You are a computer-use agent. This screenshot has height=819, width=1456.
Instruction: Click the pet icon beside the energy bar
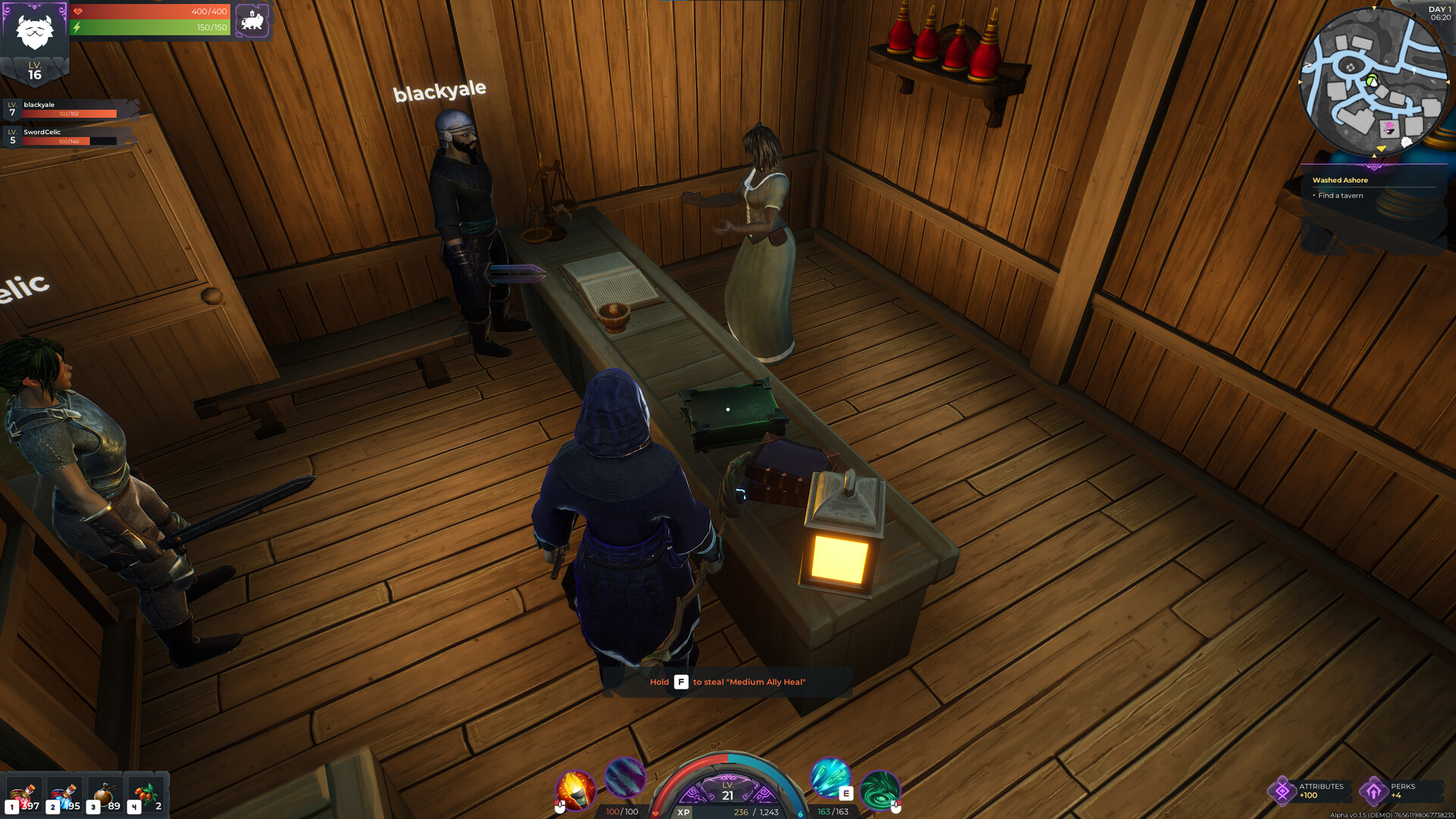coord(253,20)
